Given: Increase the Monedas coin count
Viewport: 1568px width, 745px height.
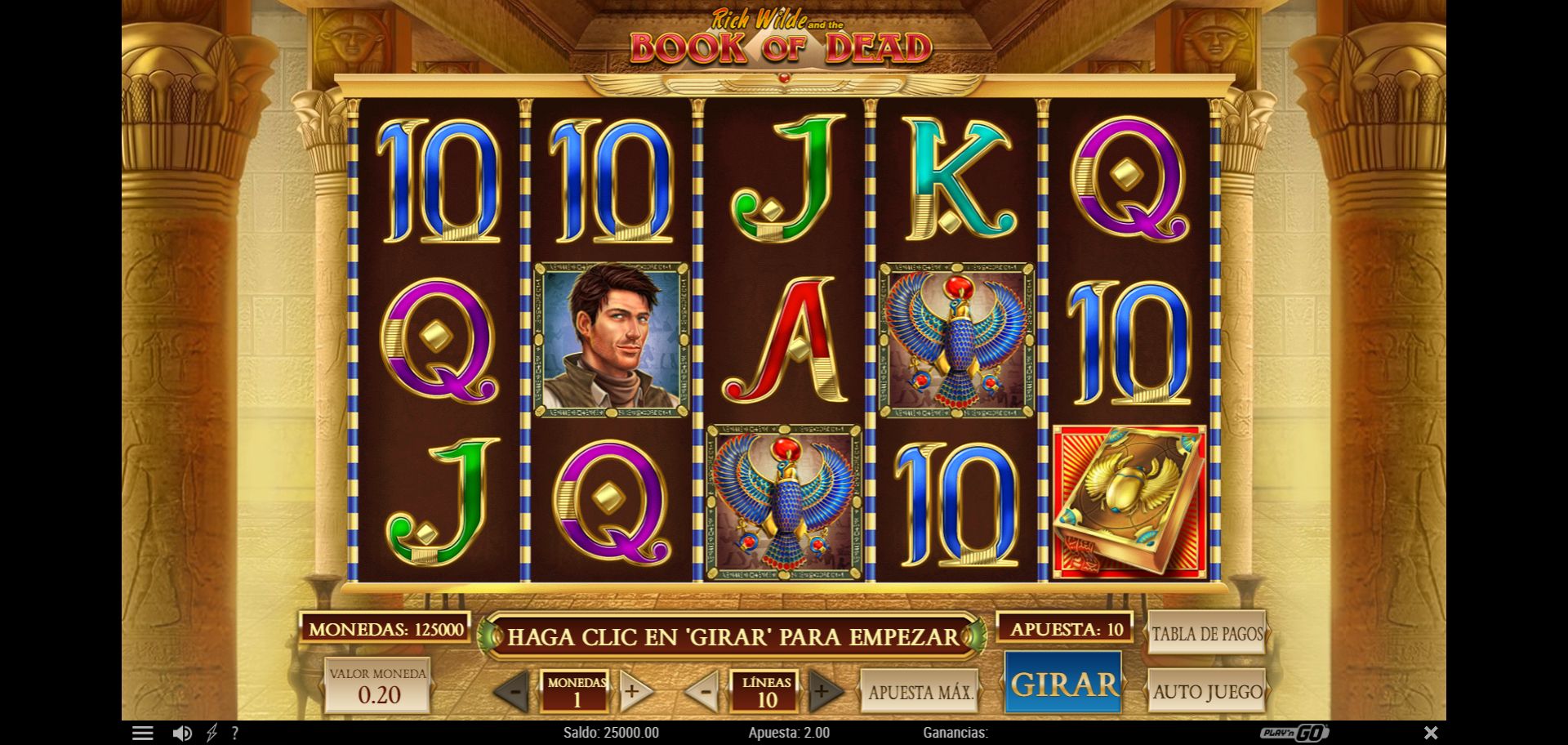Looking at the screenshot, I should (633, 692).
